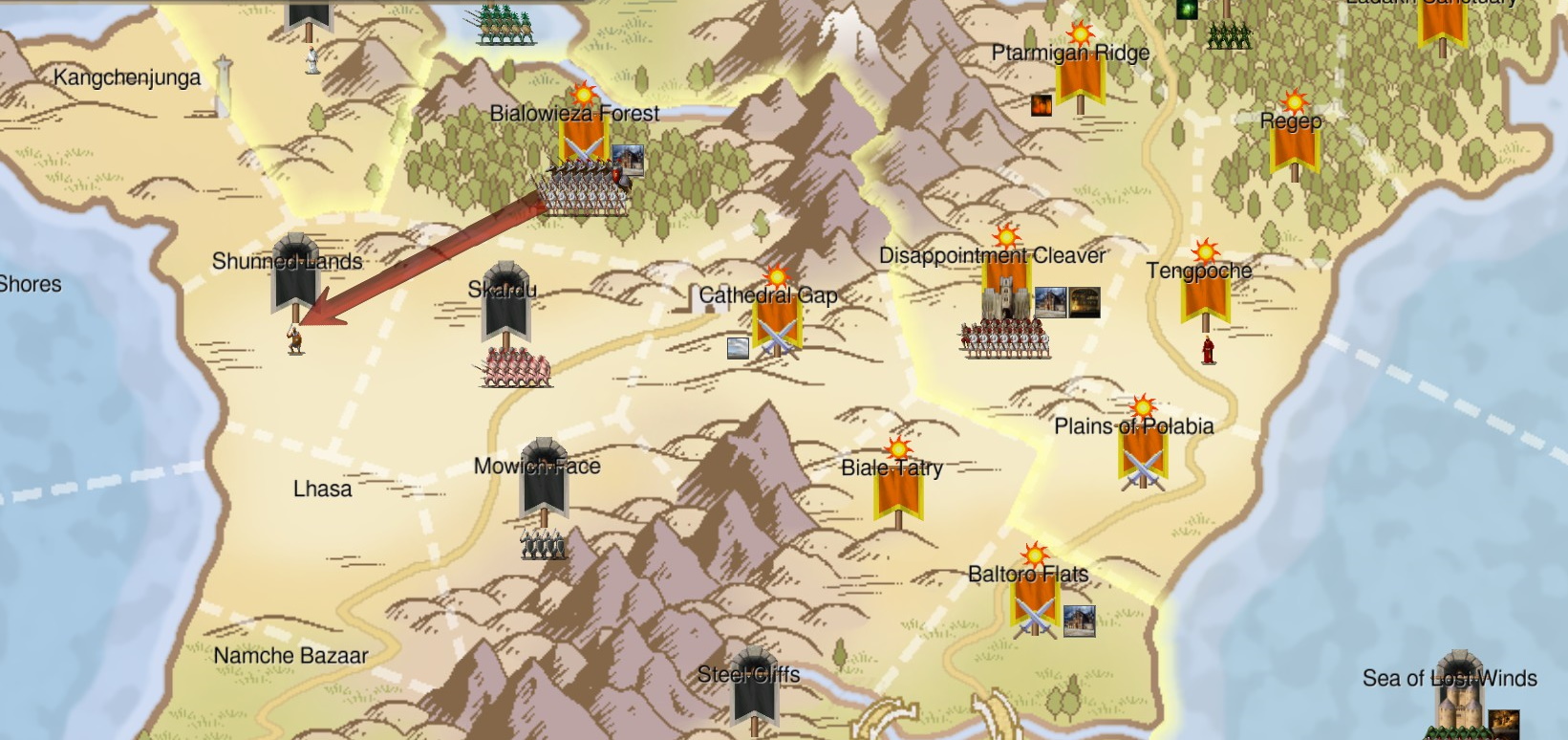Click the black banner at Shunned Lands
Screen dimensions: 1568x740
294,272
